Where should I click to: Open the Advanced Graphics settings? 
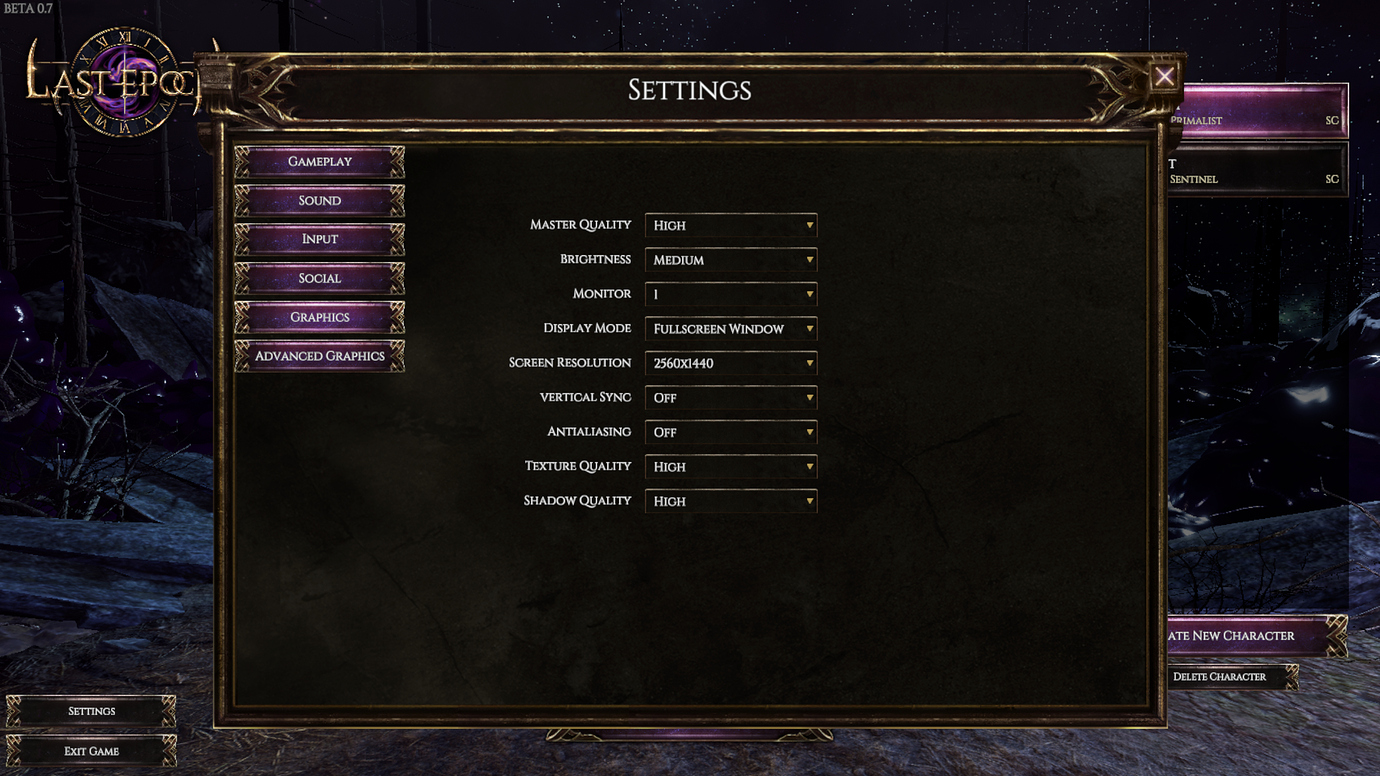pyautogui.click(x=319, y=356)
